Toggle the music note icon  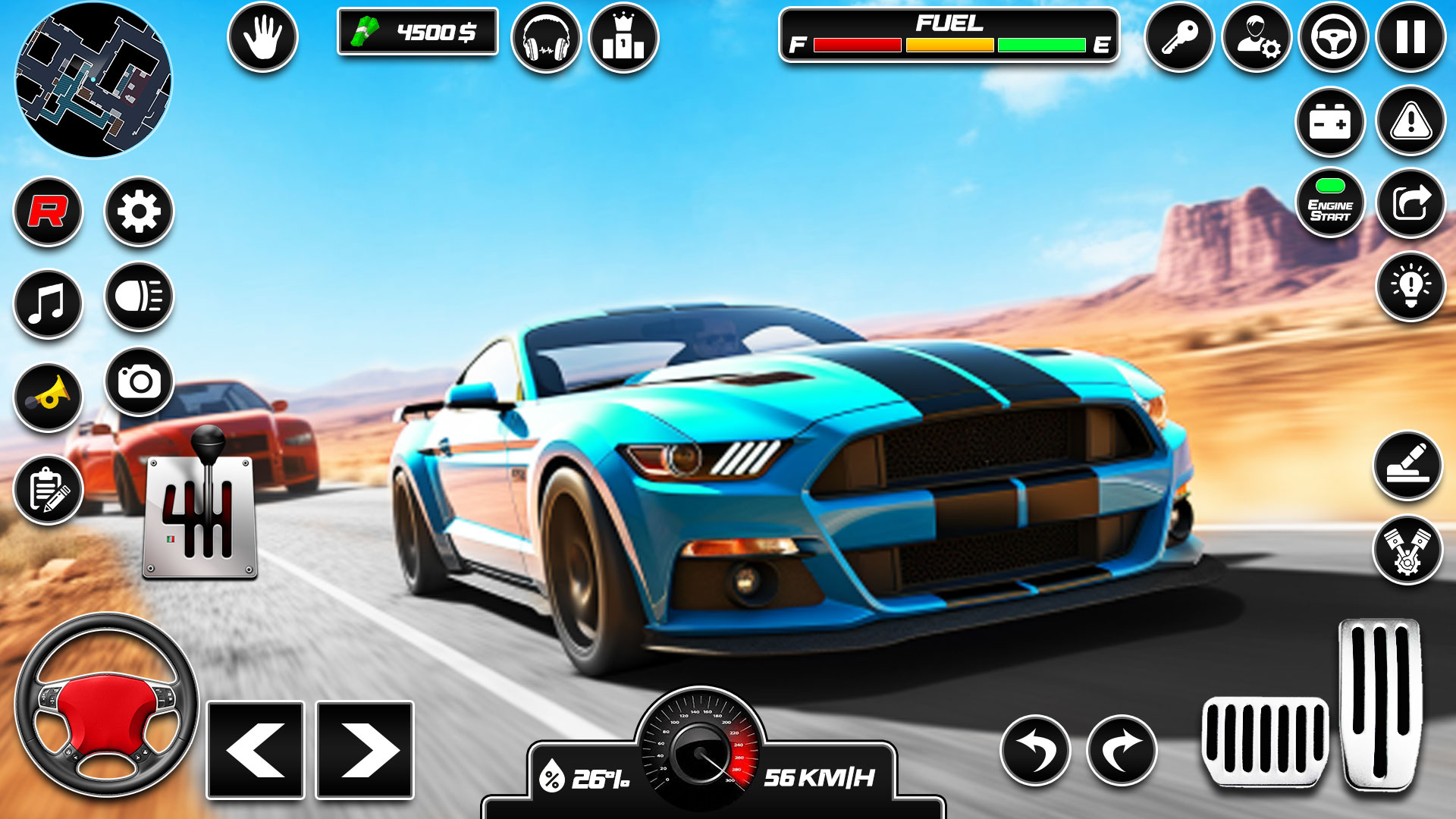[x=47, y=299]
